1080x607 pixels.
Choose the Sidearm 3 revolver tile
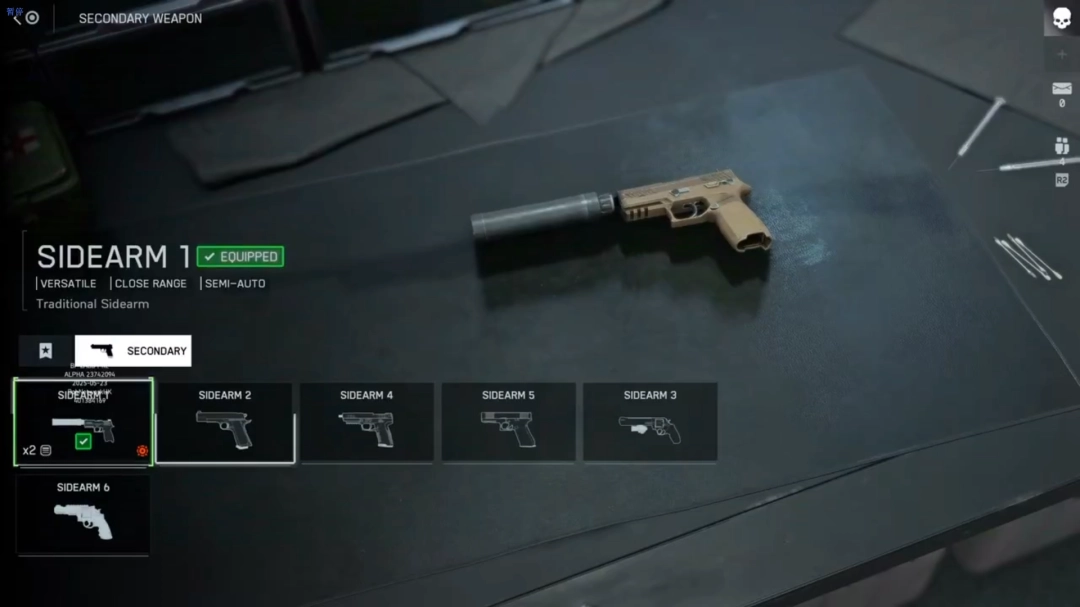650,422
